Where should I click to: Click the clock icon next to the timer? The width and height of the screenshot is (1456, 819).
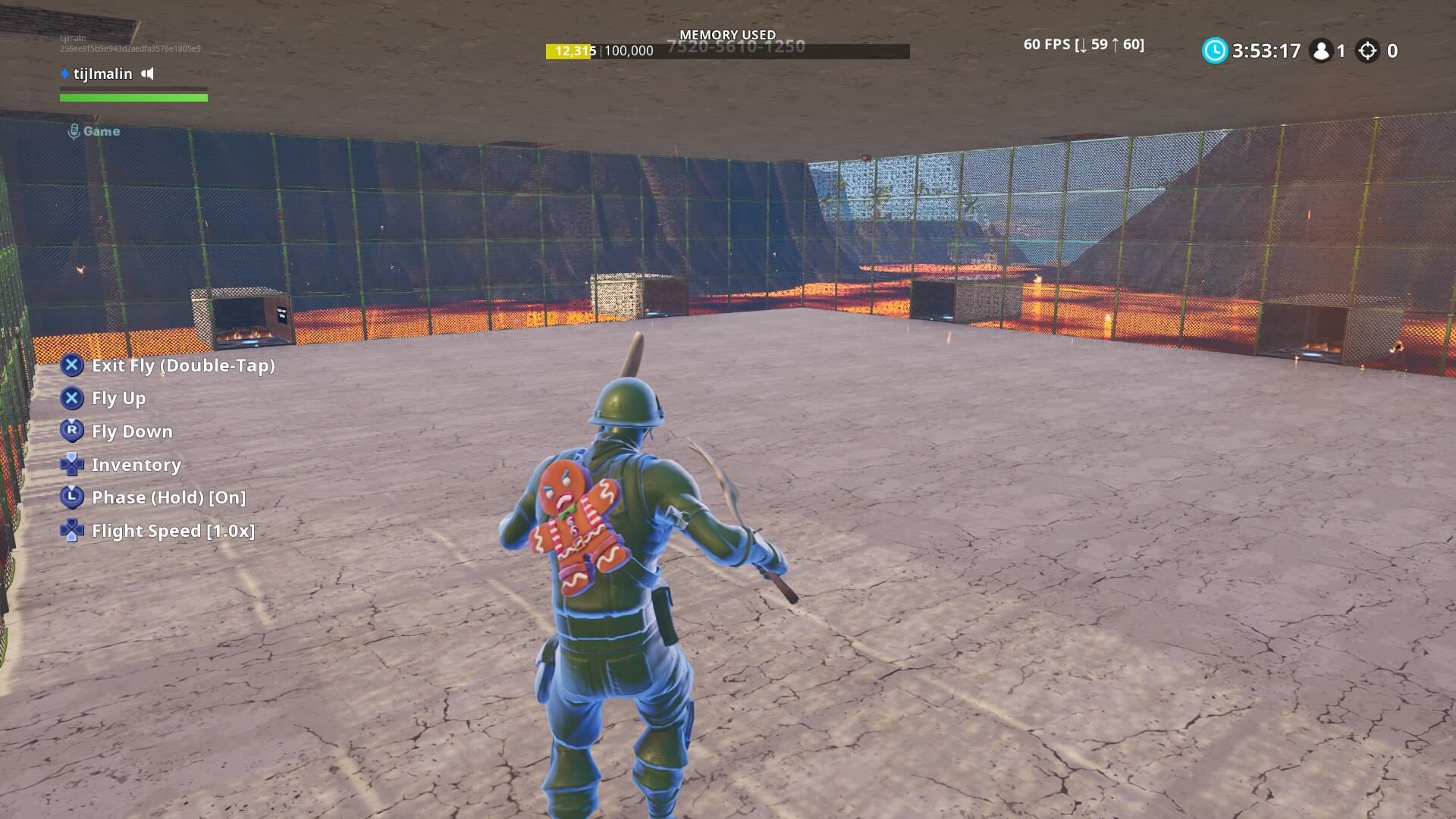1217,51
